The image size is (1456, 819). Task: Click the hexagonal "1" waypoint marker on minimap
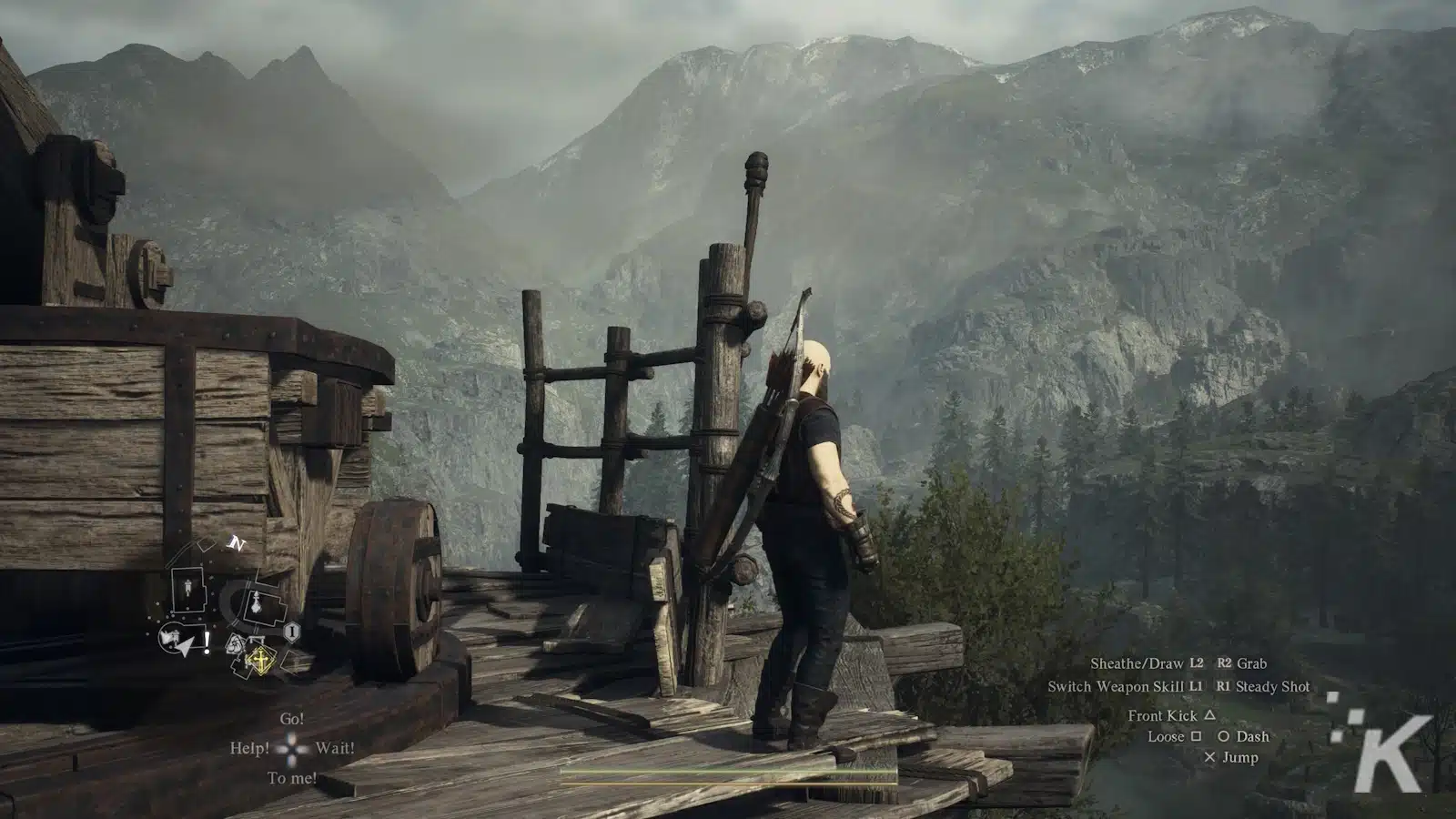pyautogui.click(x=291, y=631)
